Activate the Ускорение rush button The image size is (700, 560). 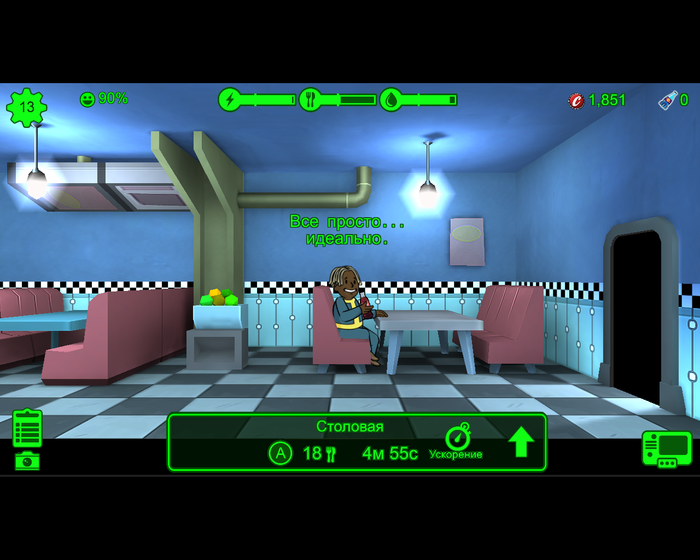pyautogui.click(x=457, y=441)
